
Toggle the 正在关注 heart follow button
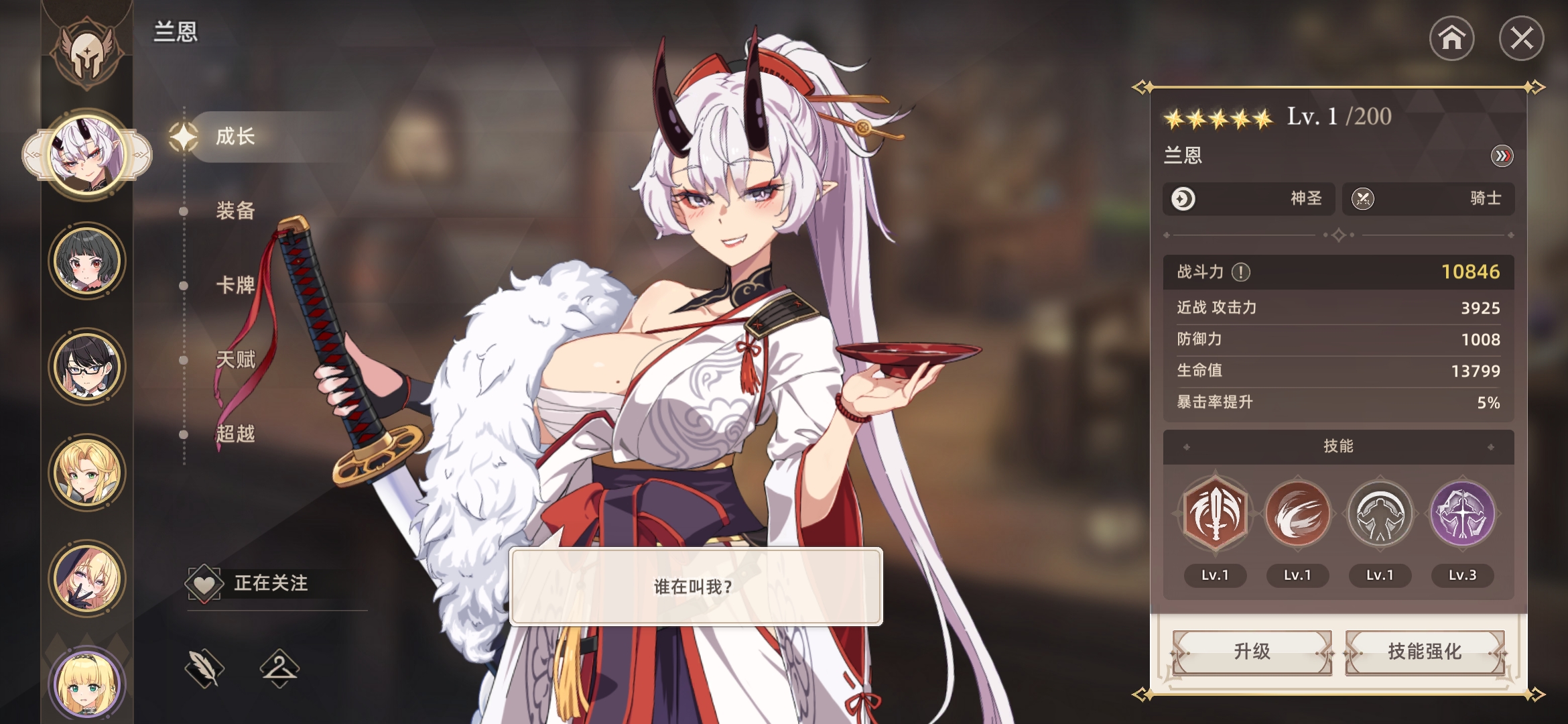[204, 583]
